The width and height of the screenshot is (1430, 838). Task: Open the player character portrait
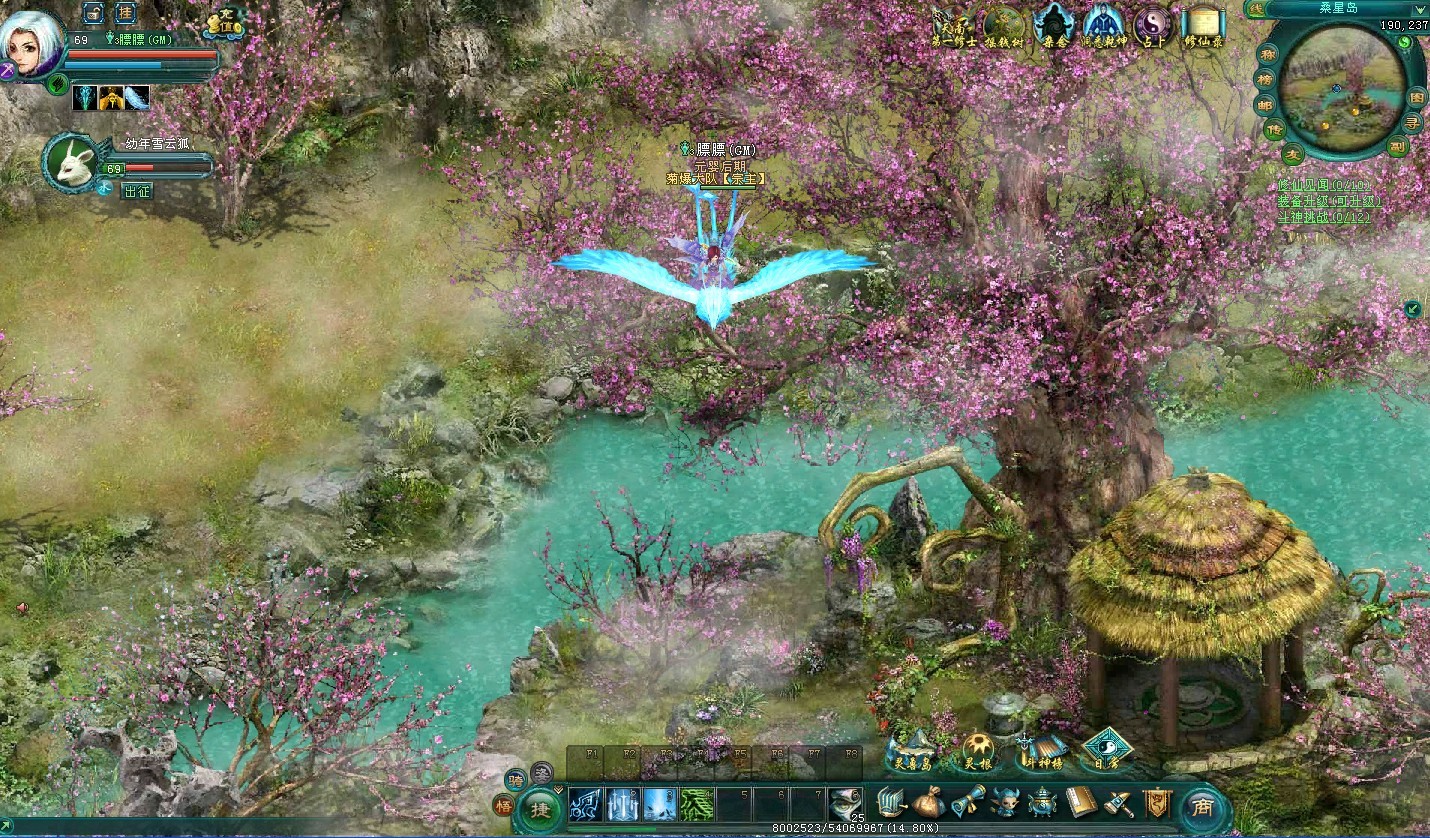click(x=30, y=43)
